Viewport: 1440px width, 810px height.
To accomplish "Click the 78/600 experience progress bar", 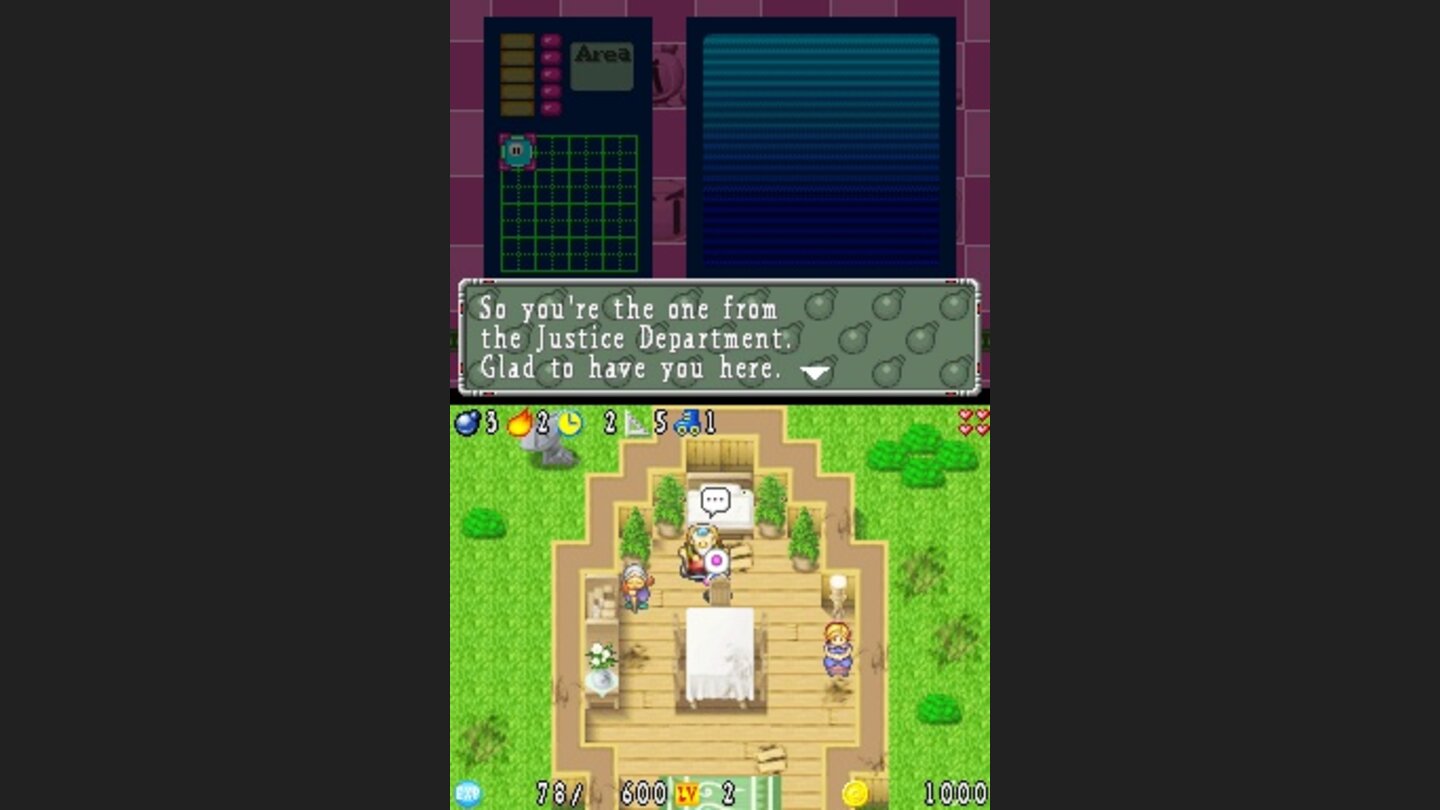I will point(600,791).
